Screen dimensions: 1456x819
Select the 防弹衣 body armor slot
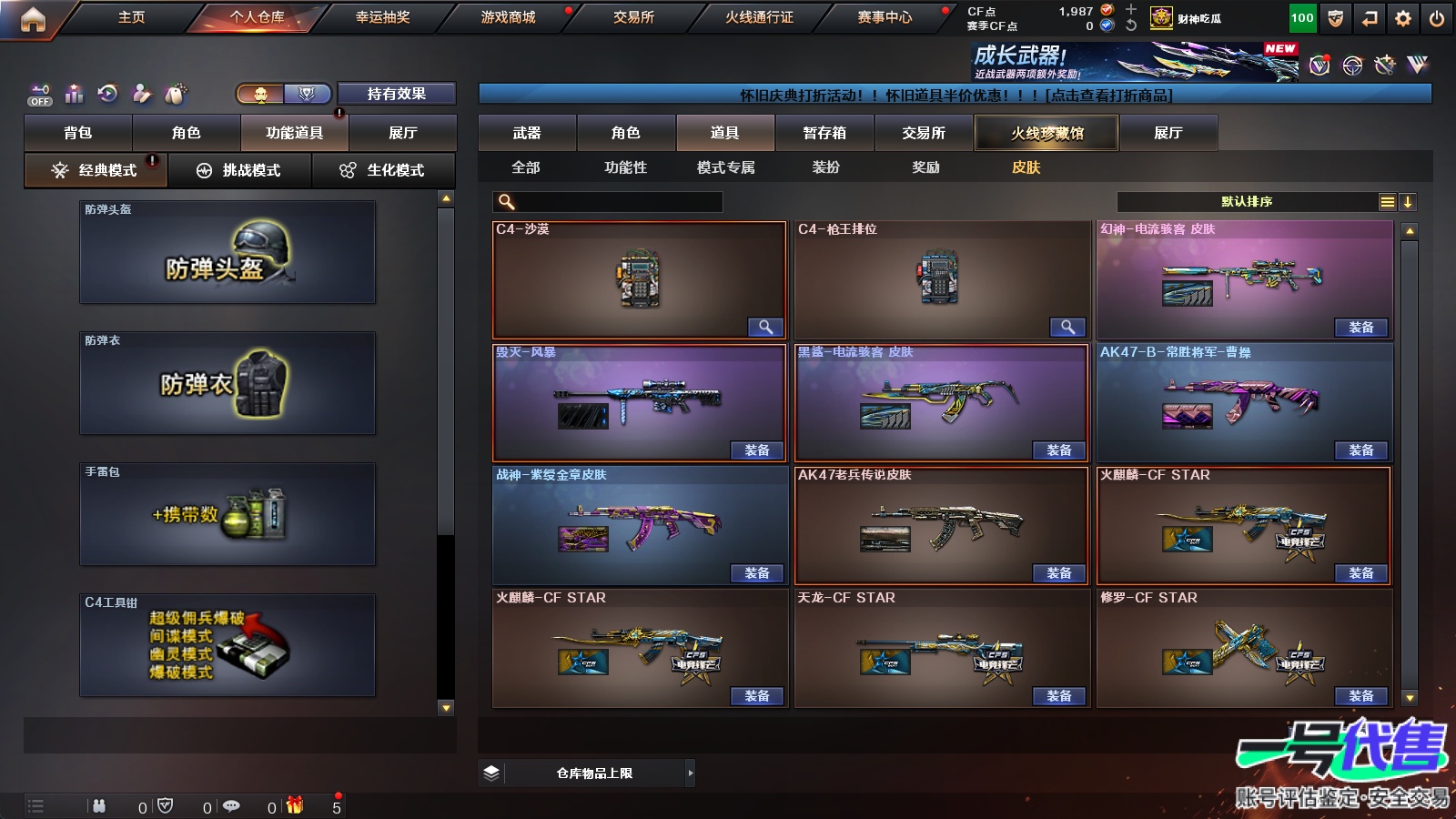(227, 383)
